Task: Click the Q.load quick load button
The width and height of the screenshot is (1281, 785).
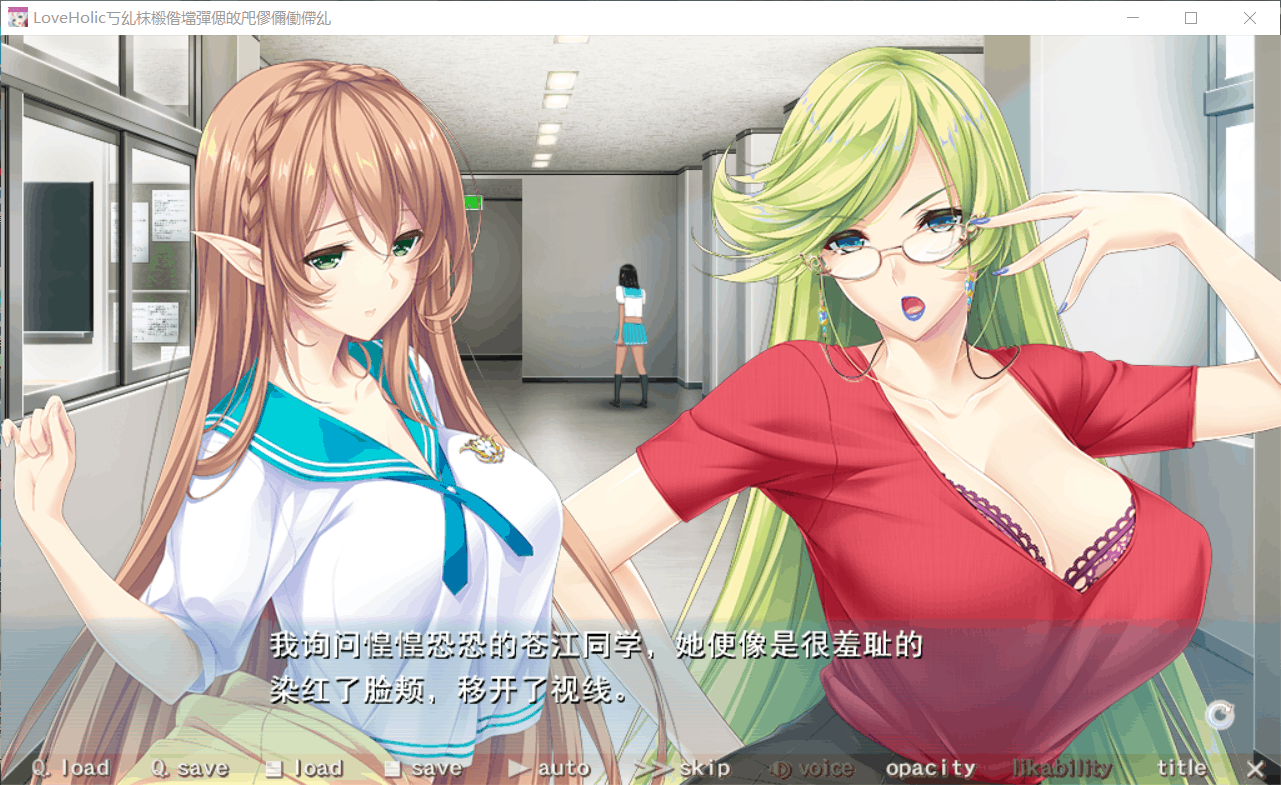Action: click(x=71, y=768)
